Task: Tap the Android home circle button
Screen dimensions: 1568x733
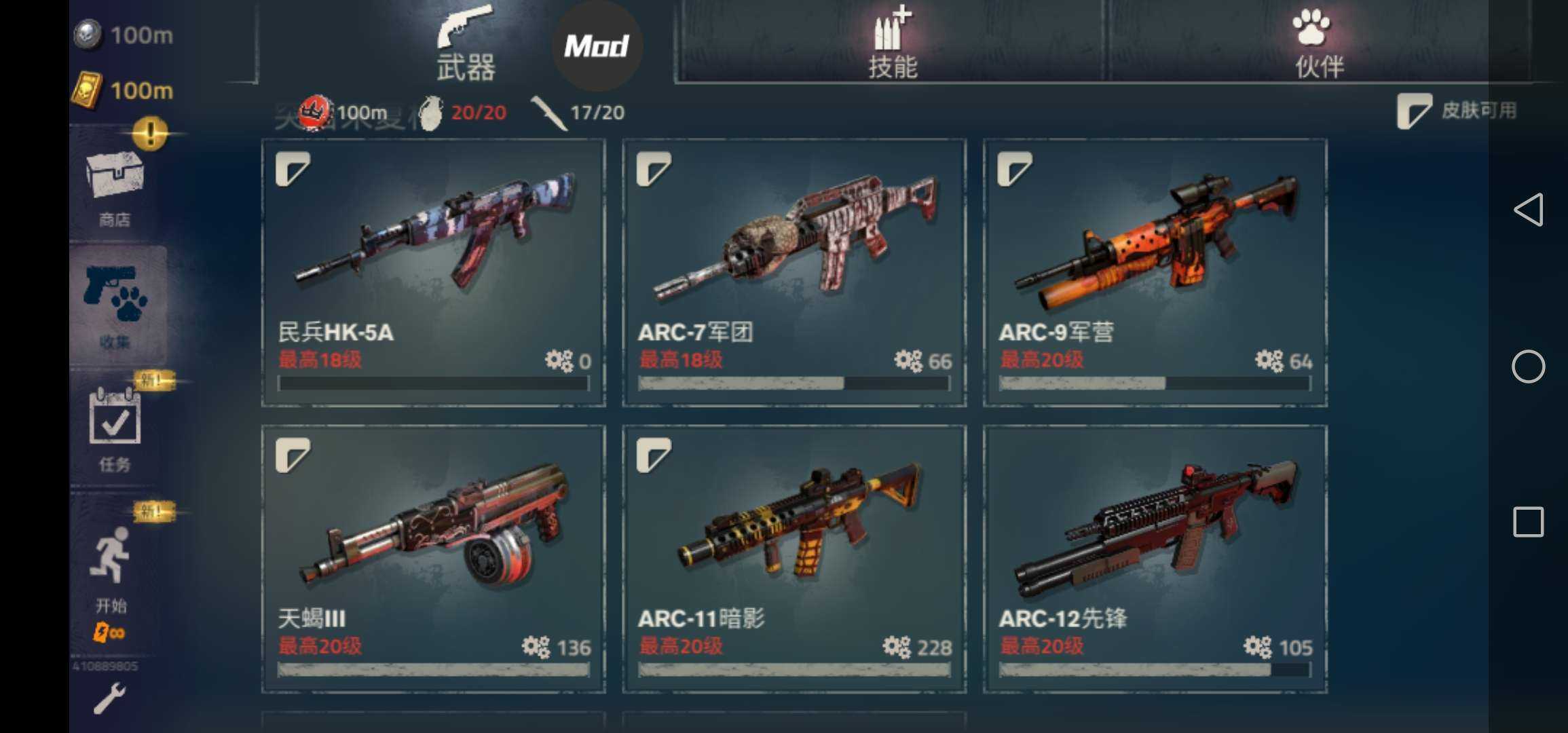Action: tap(1529, 367)
